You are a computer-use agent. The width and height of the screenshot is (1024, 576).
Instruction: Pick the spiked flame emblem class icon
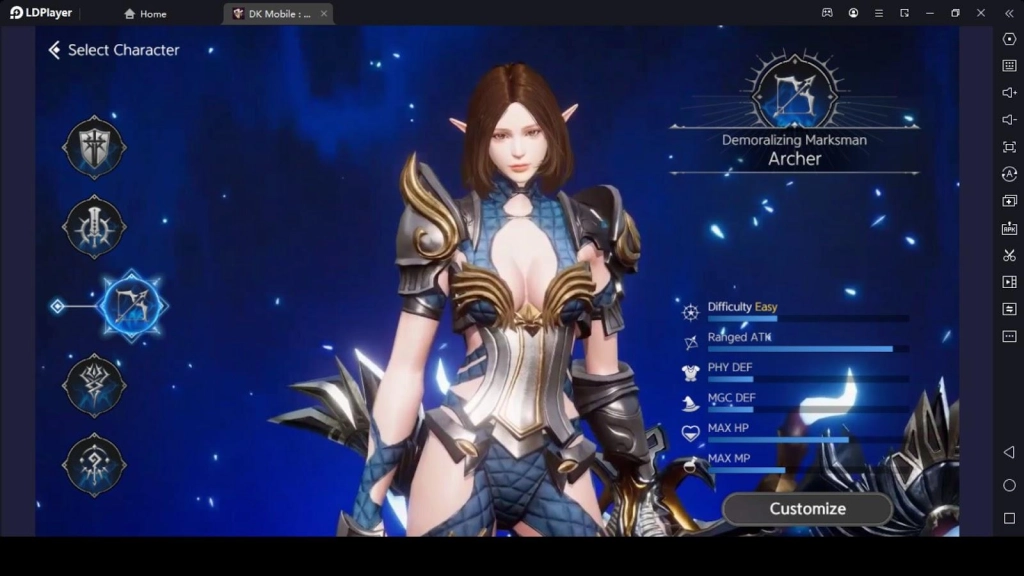coord(94,385)
